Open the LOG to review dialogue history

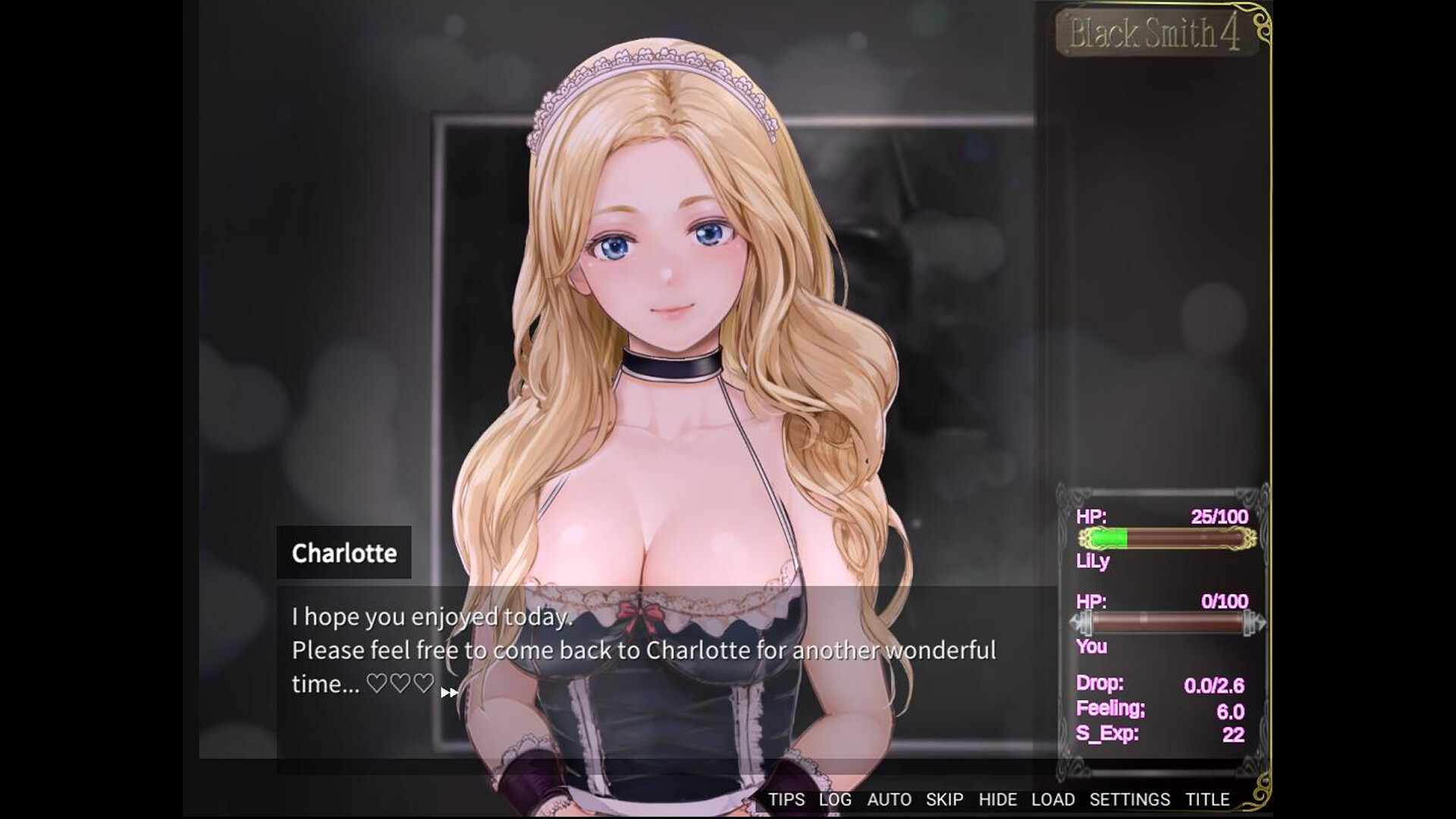[x=834, y=799]
